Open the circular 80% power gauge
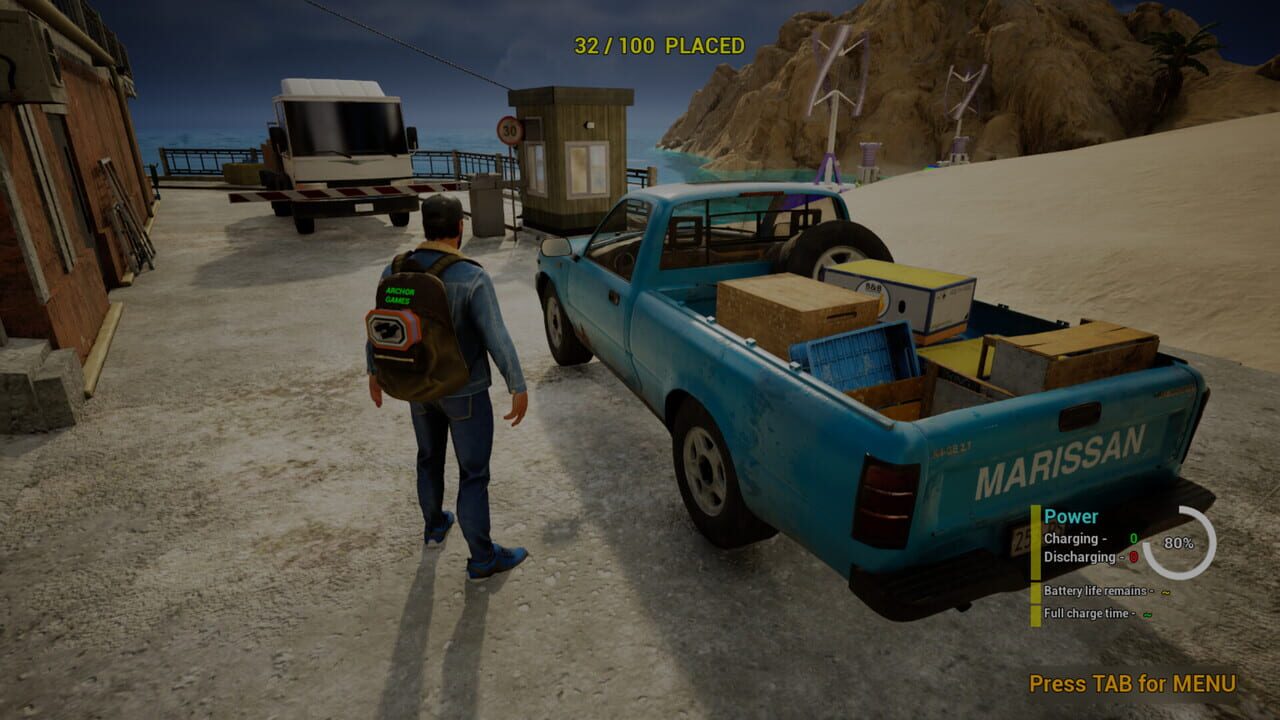The width and height of the screenshot is (1280, 720). click(x=1180, y=543)
